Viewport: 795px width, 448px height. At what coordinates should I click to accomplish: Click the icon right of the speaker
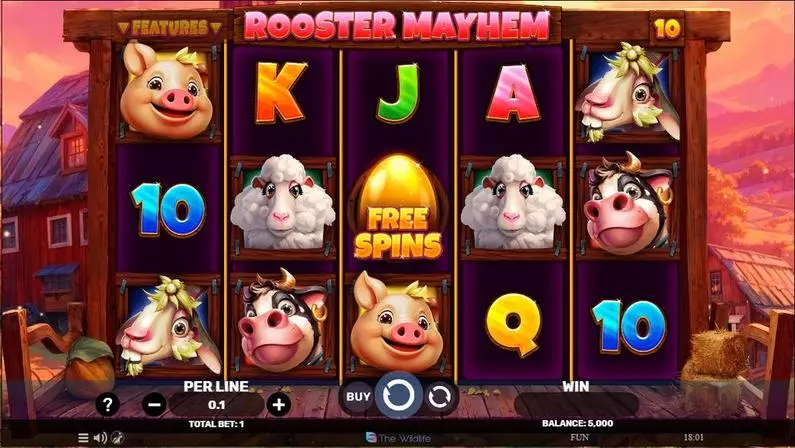[117, 438]
